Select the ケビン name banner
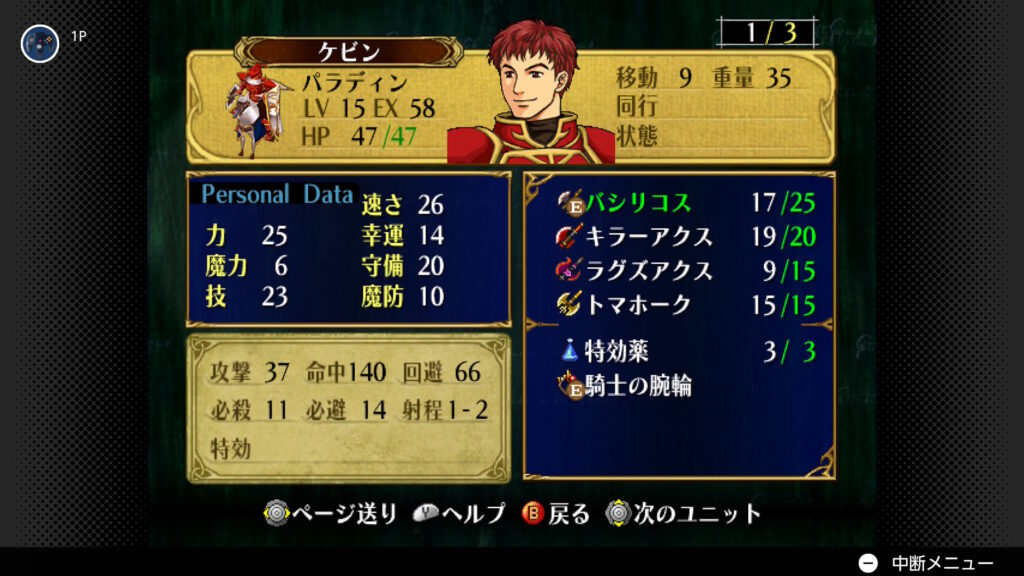 (x=349, y=51)
